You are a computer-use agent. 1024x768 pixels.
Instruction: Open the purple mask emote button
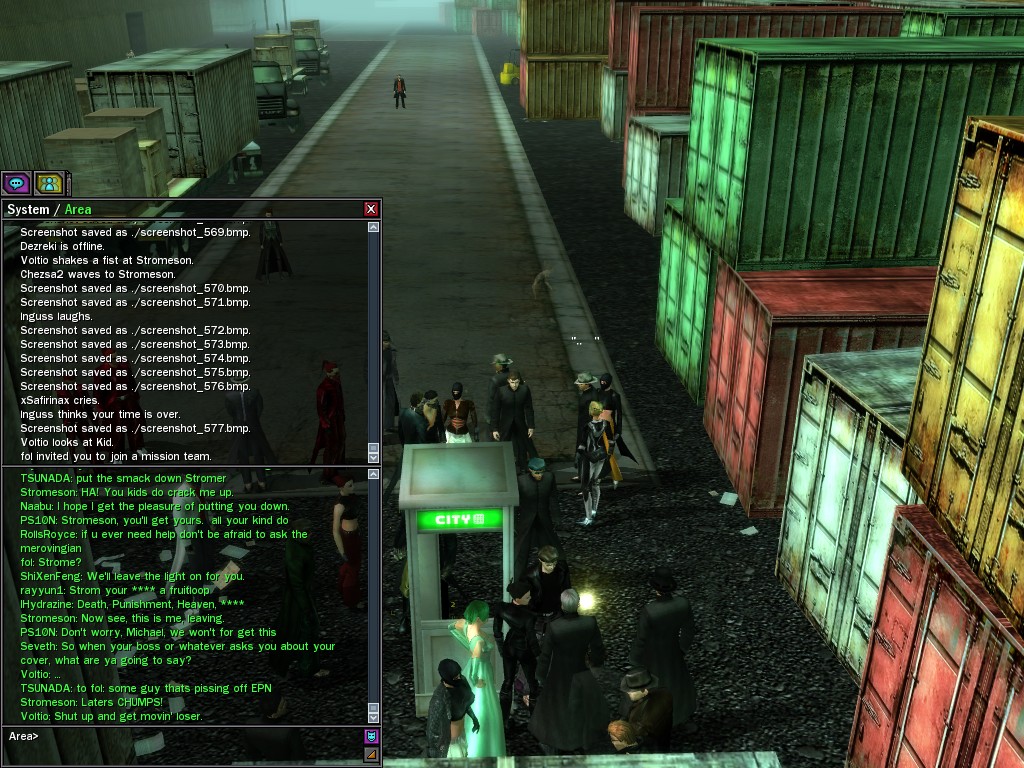click(x=371, y=737)
